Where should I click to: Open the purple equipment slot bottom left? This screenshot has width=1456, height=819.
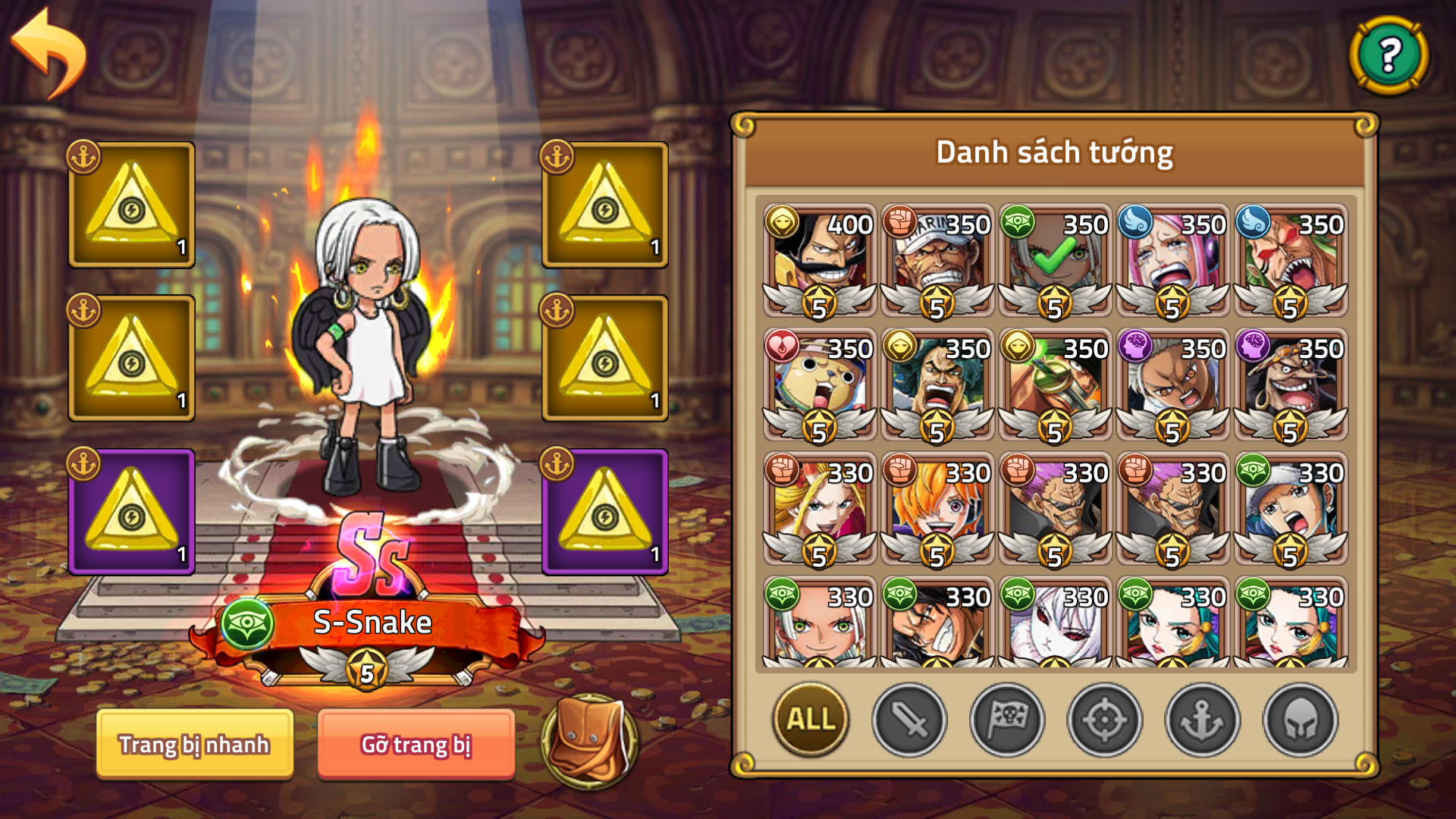[130, 512]
